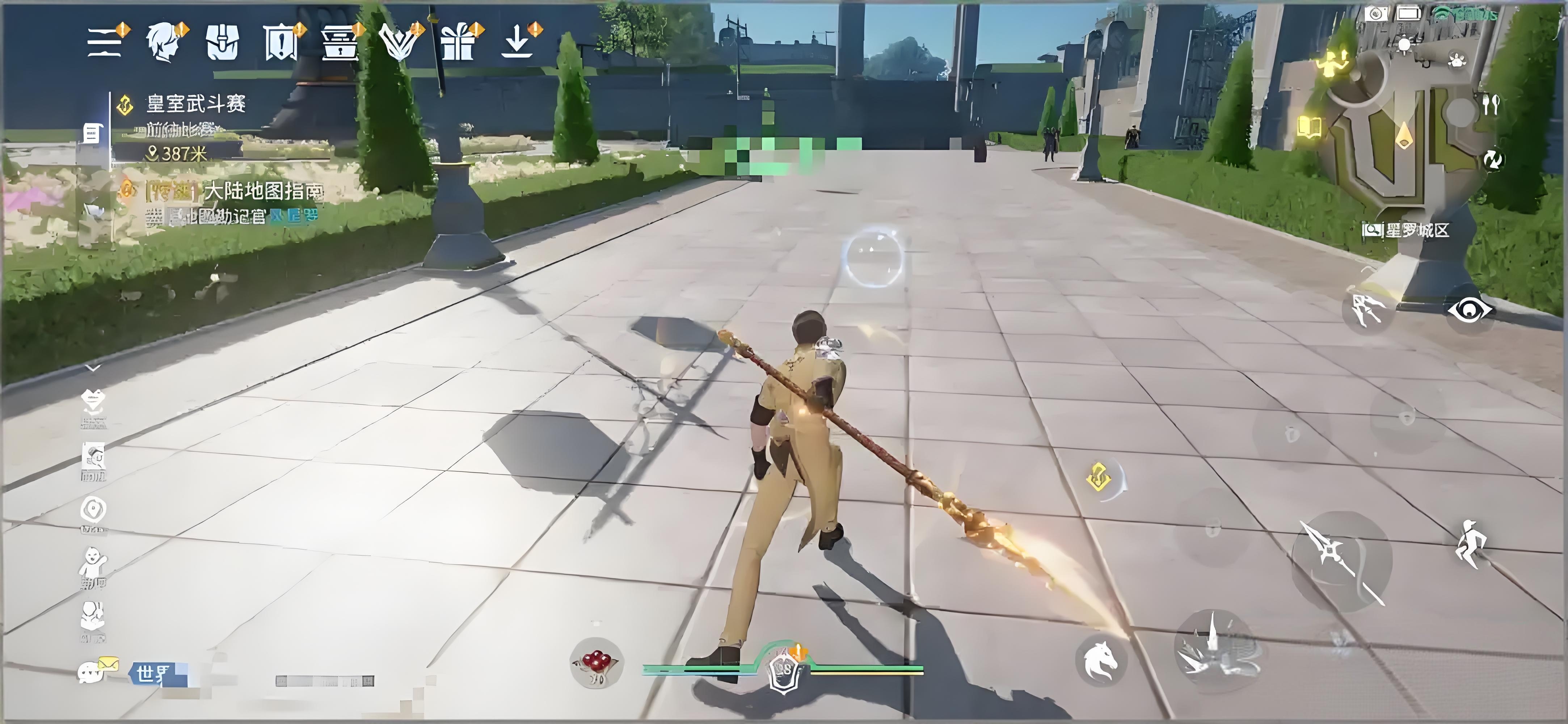Screen dimensions: 1568x724
Task: Open the hamburger main menu
Action: point(105,42)
